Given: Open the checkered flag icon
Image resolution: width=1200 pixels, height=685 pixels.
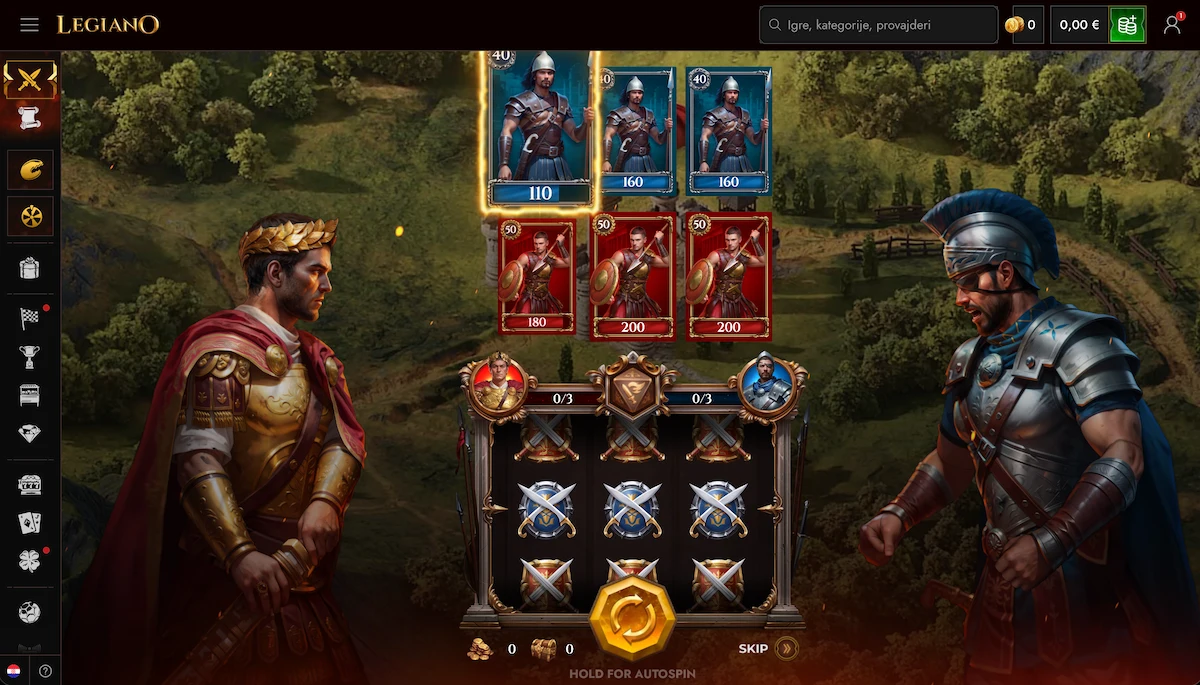Looking at the screenshot, I should click(30, 319).
